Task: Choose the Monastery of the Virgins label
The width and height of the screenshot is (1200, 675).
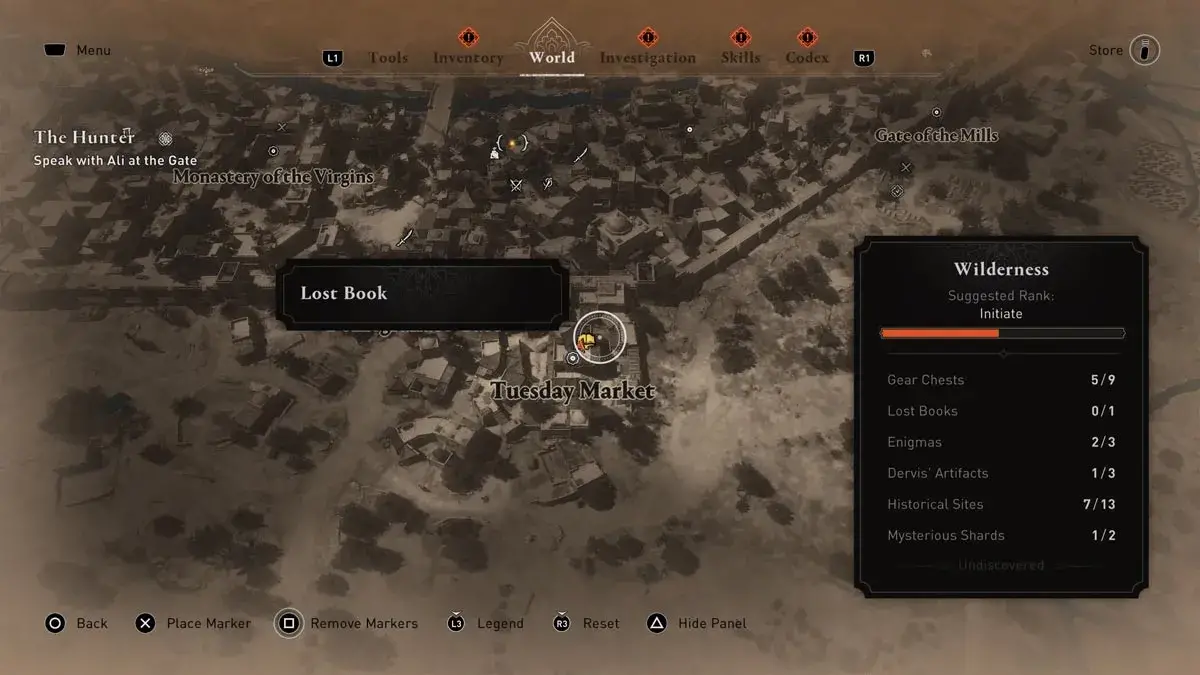Action: click(273, 177)
